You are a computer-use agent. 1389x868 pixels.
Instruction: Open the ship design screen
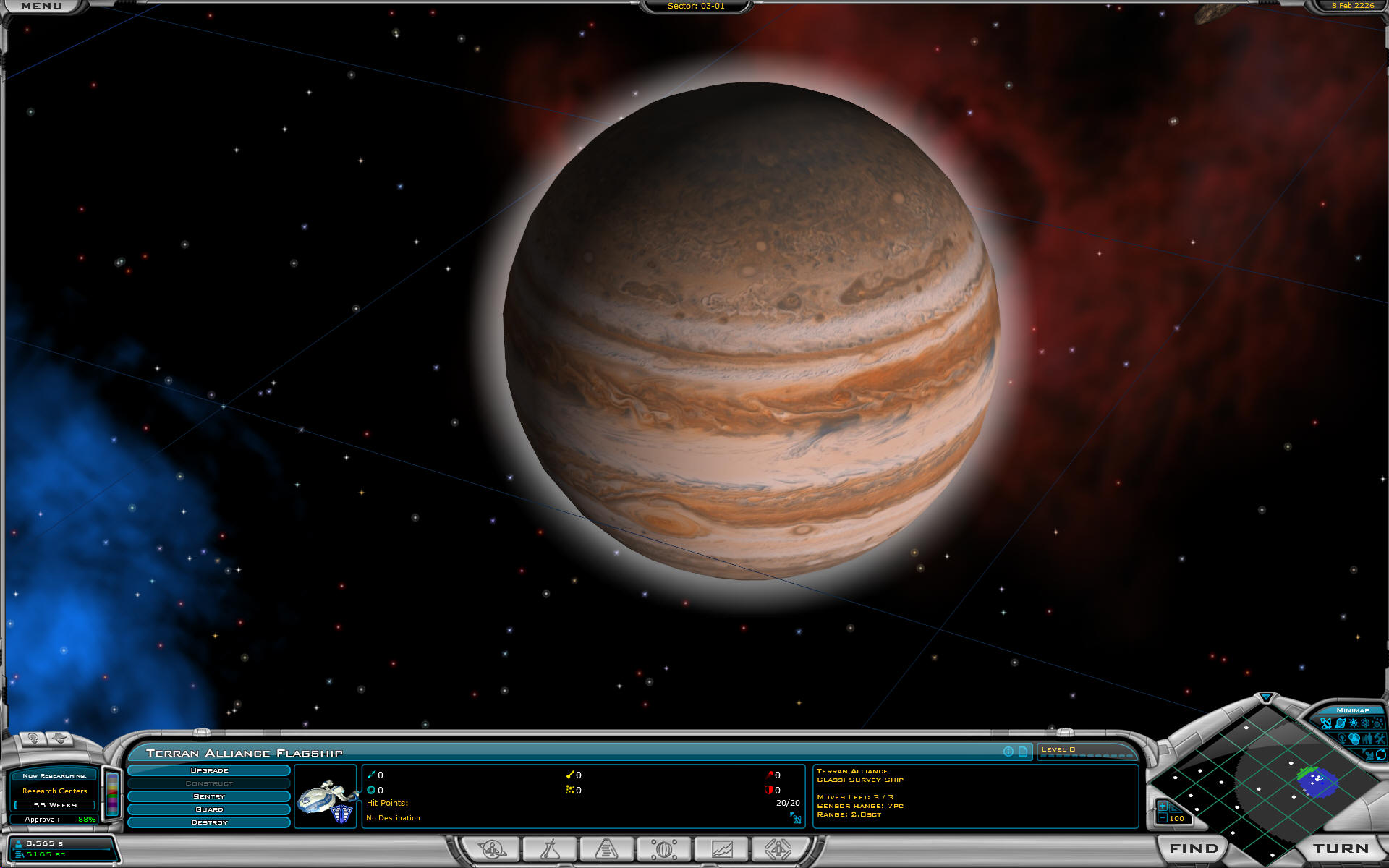(x=778, y=848)
